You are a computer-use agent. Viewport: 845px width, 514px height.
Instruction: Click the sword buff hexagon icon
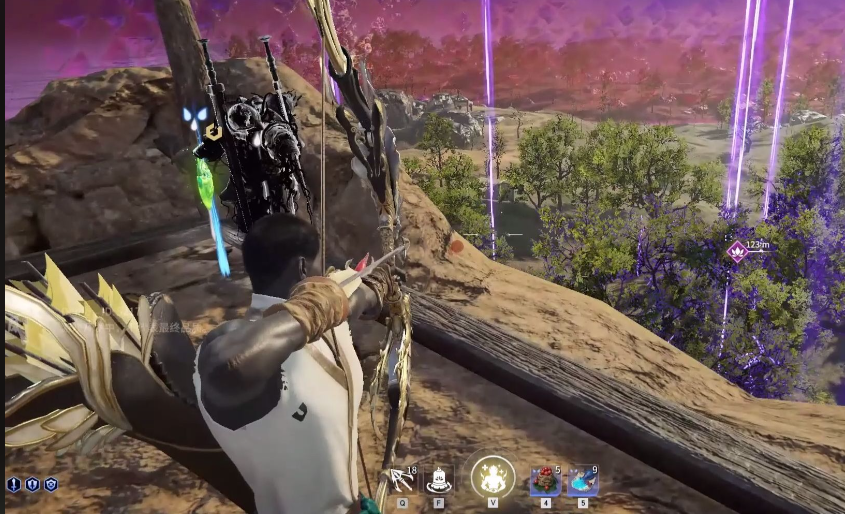point(14,484)
